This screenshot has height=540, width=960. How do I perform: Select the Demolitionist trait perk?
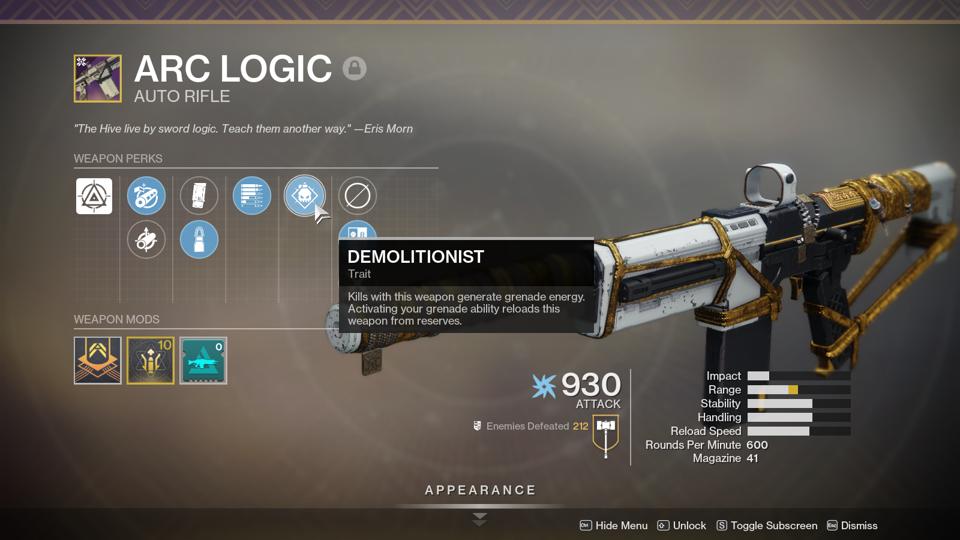click(x=304, y=196)
